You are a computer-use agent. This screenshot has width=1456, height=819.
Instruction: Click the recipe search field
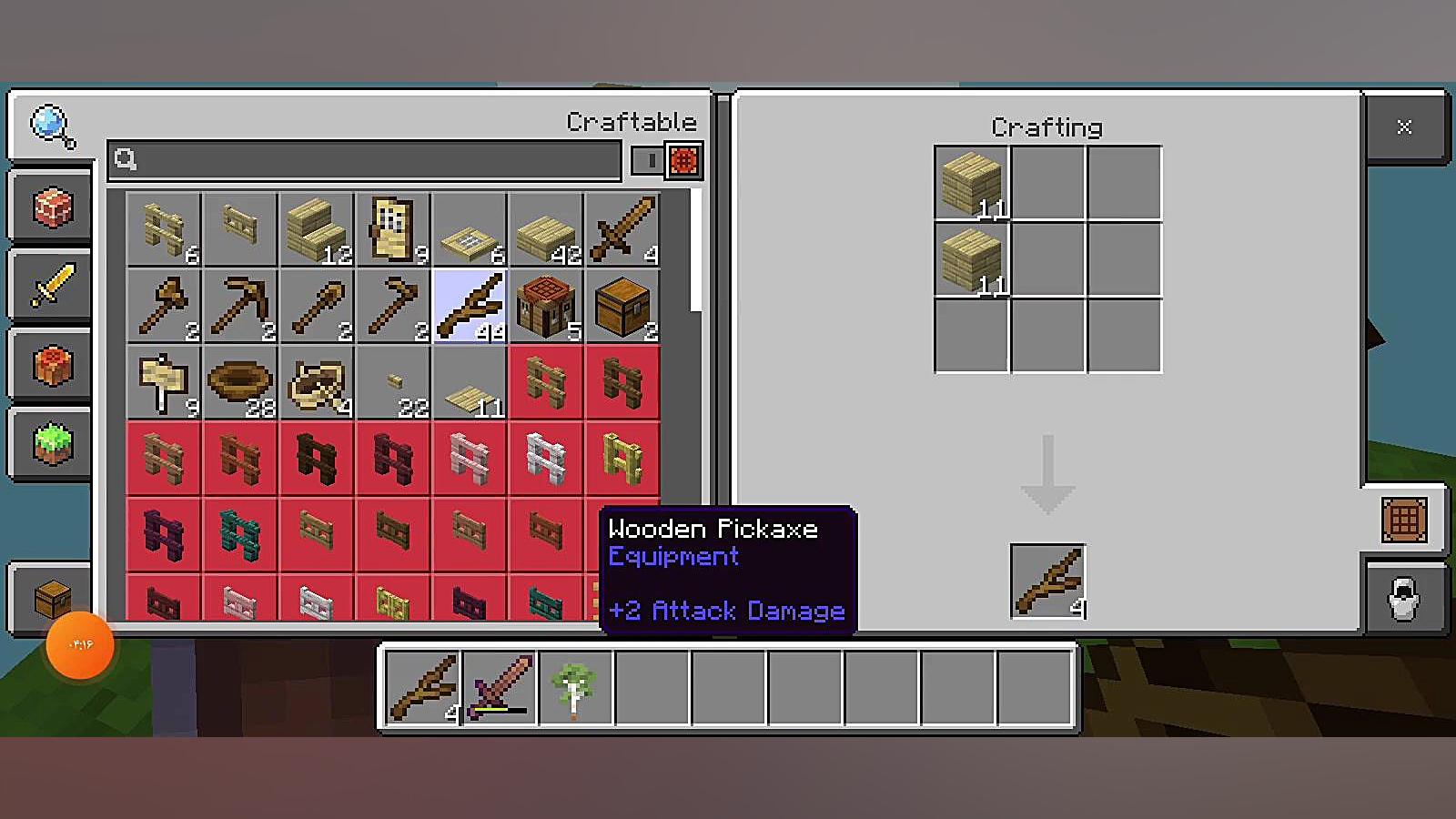coord(364,160)
